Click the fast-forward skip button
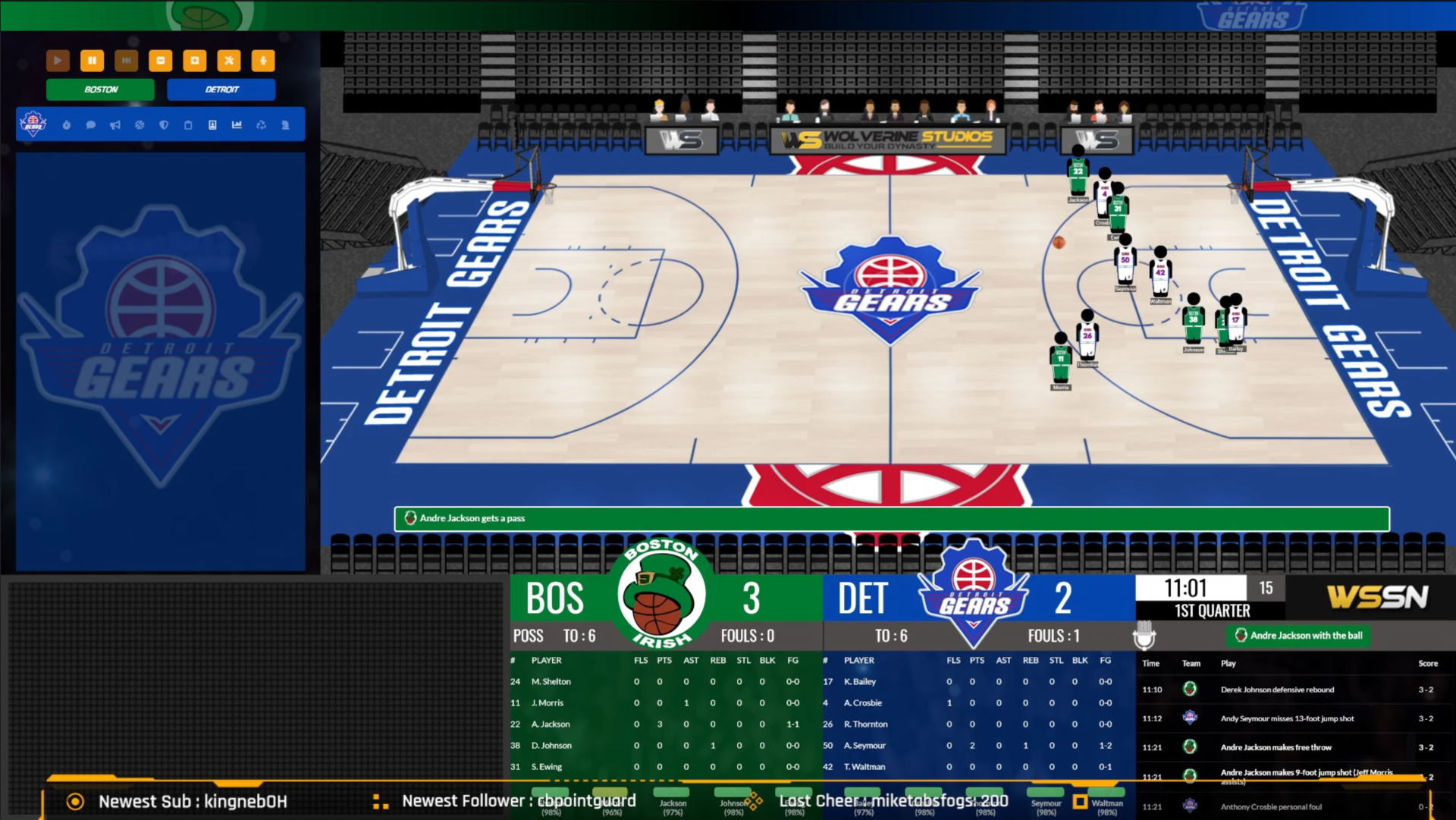The image size is (1456, 820). pyautogui.click(x=126, y=61)
